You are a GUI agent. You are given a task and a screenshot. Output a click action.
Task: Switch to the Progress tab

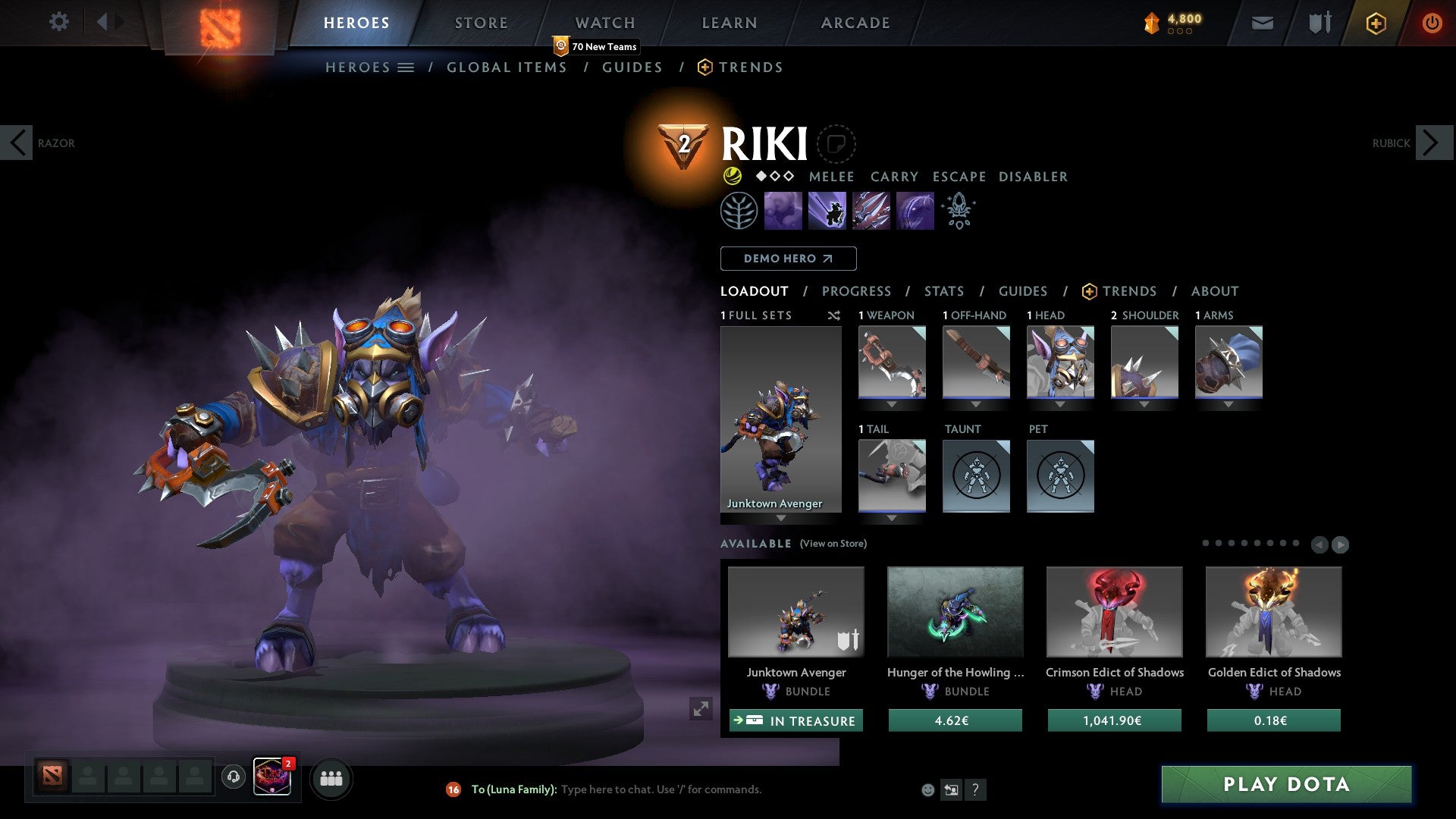tap(857, 291)
